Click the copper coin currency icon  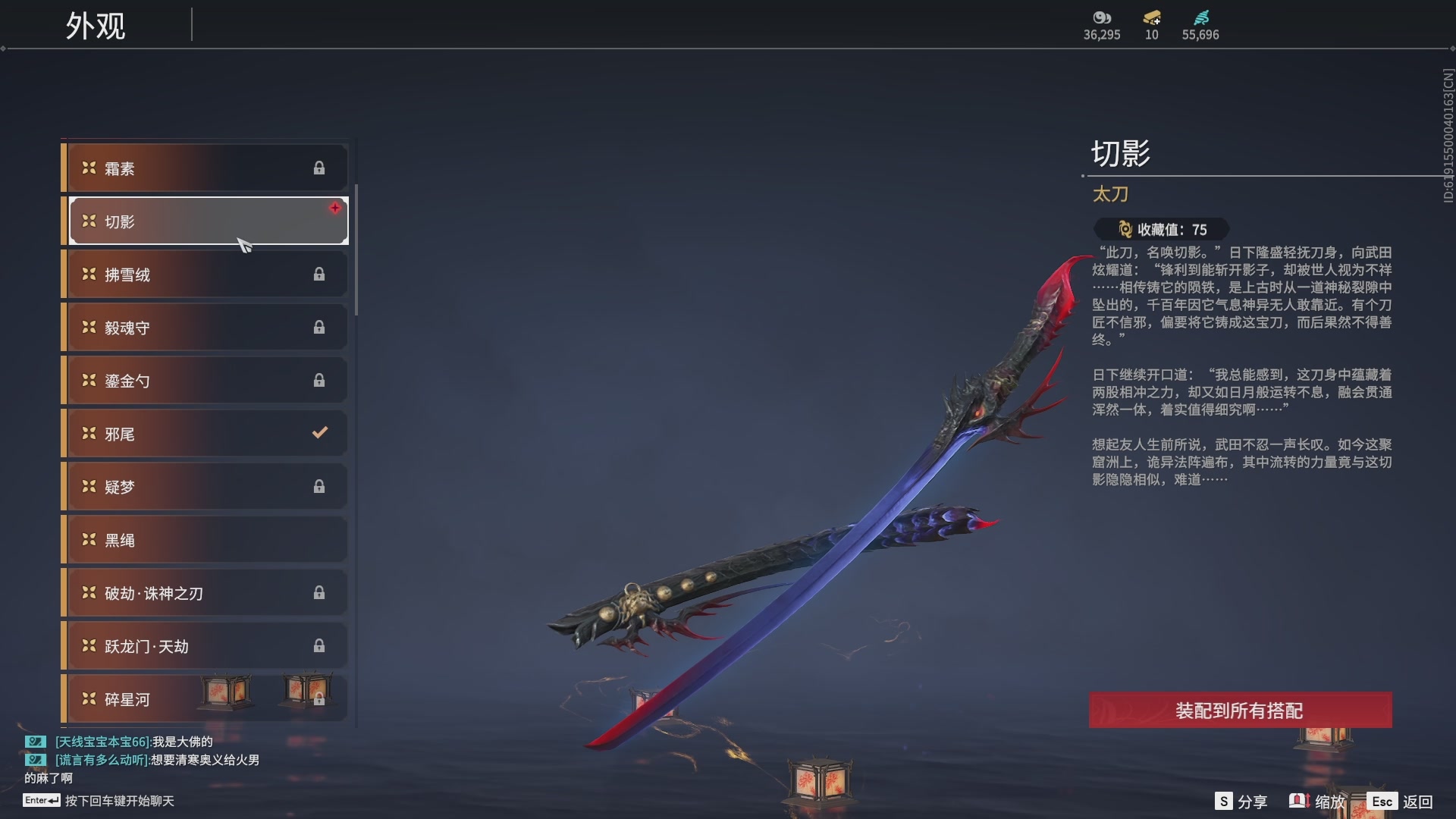1101,17
